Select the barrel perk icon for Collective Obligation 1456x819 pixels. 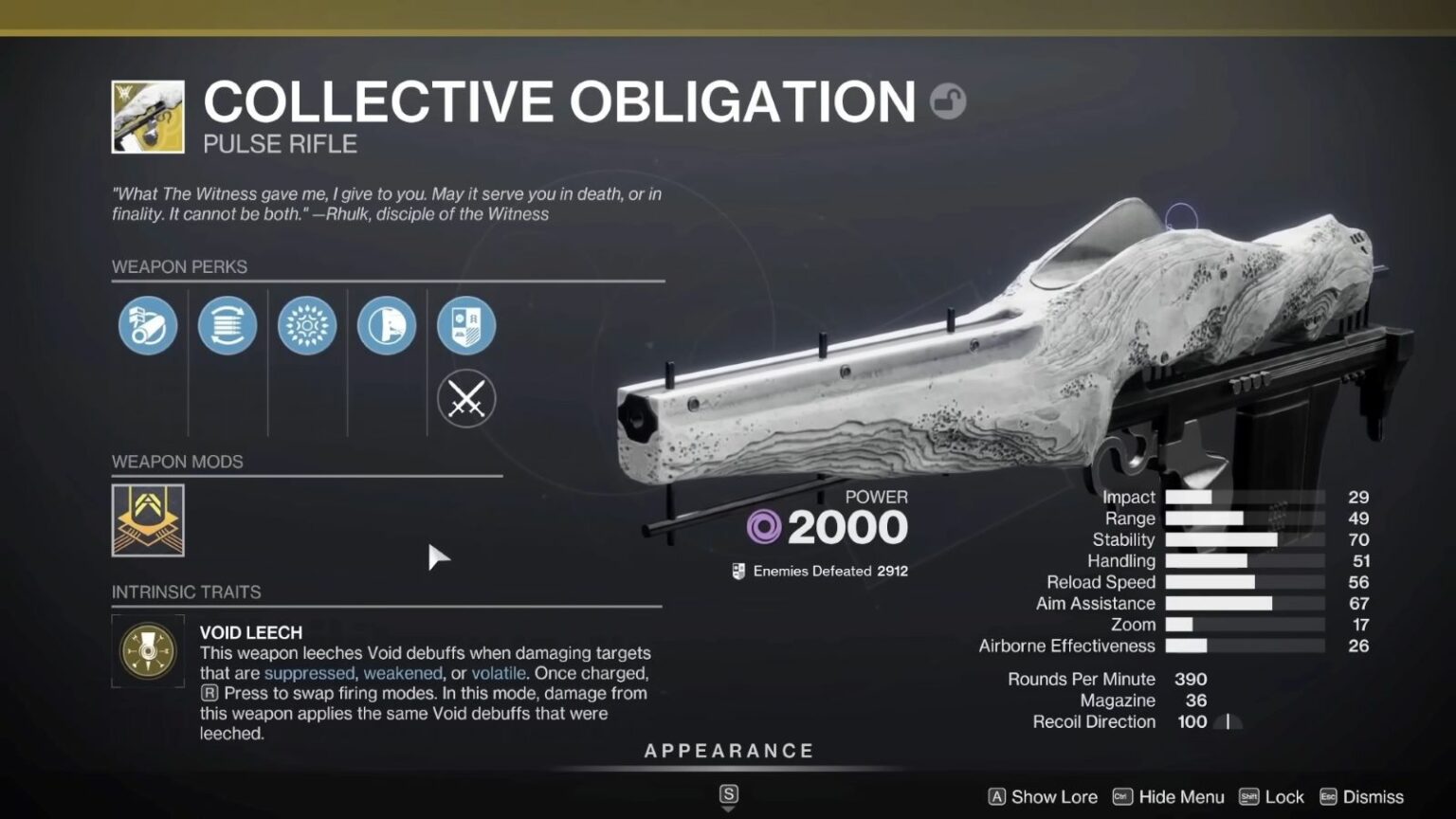147,325
